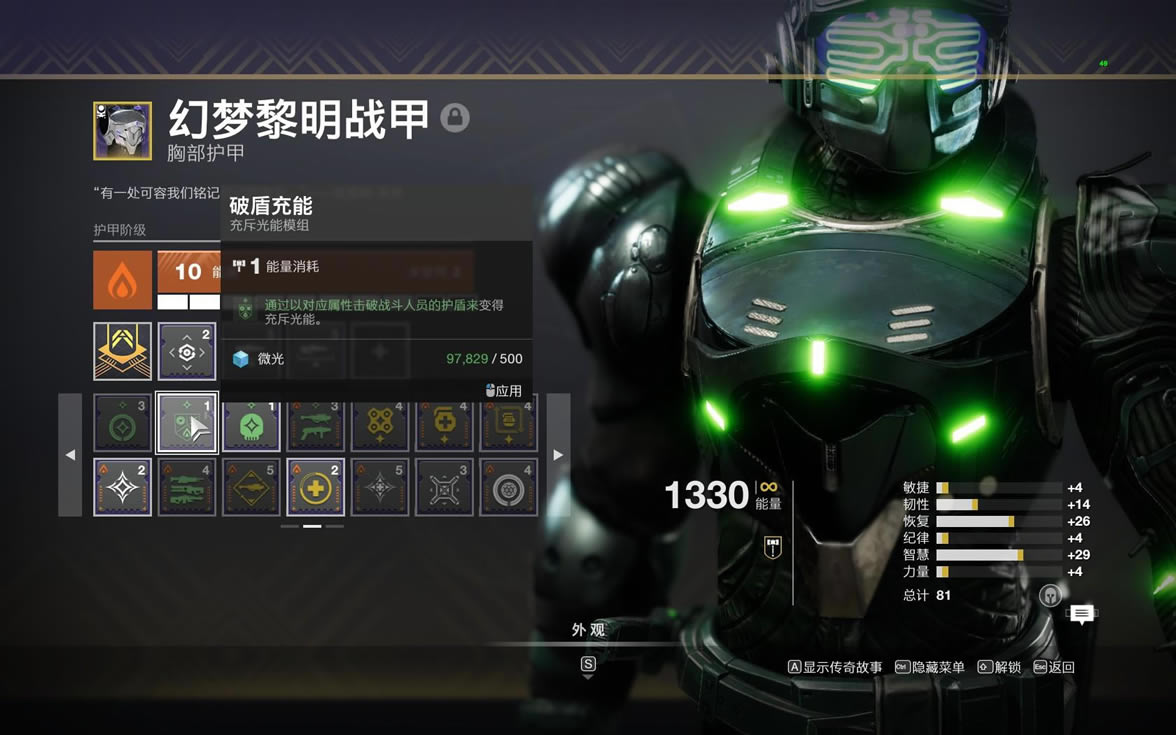The image size is (1176, 735).
Task: Go to the previous mod page
Action: (70, 455)
